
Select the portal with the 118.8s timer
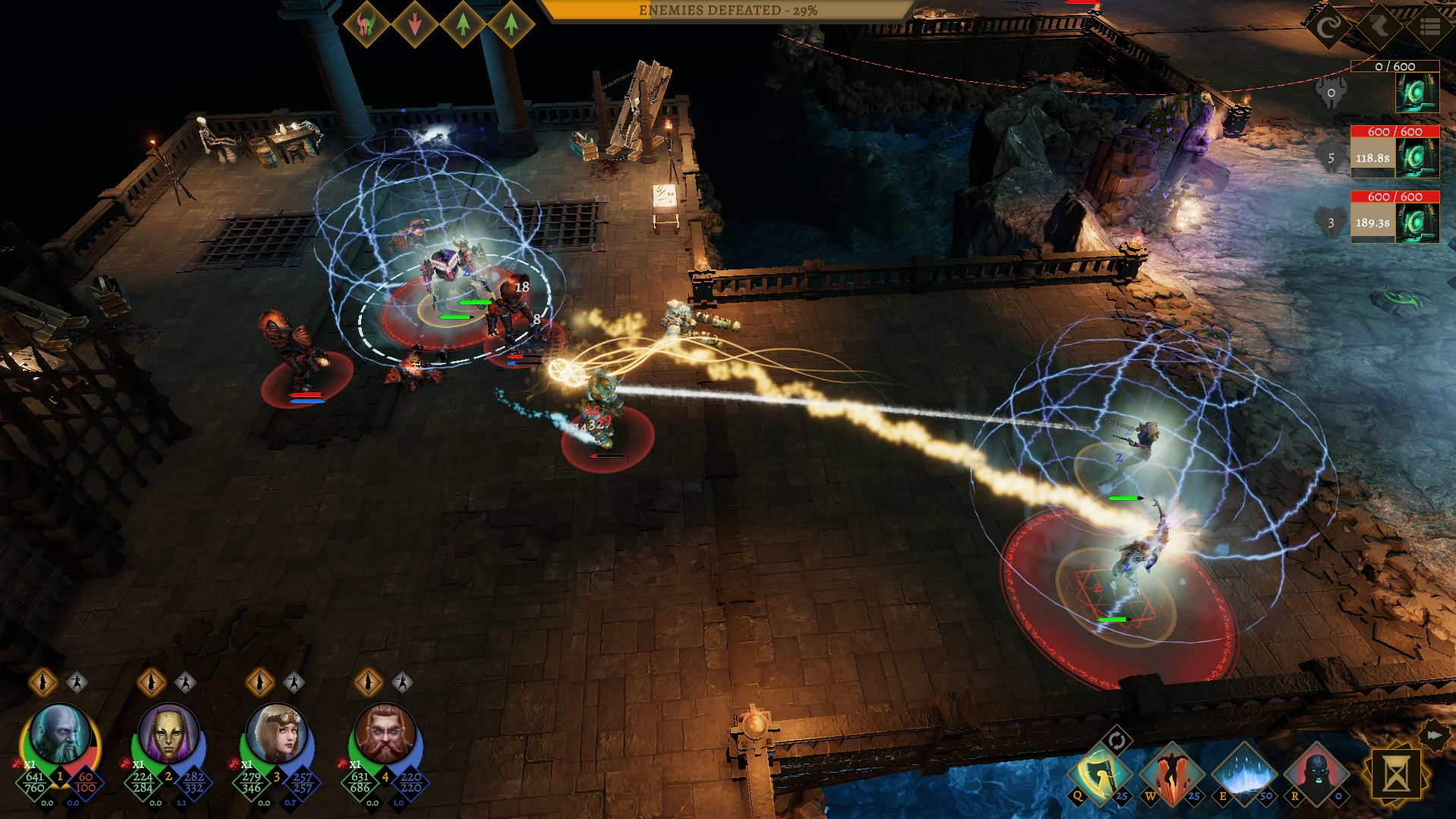point(1416,159)
